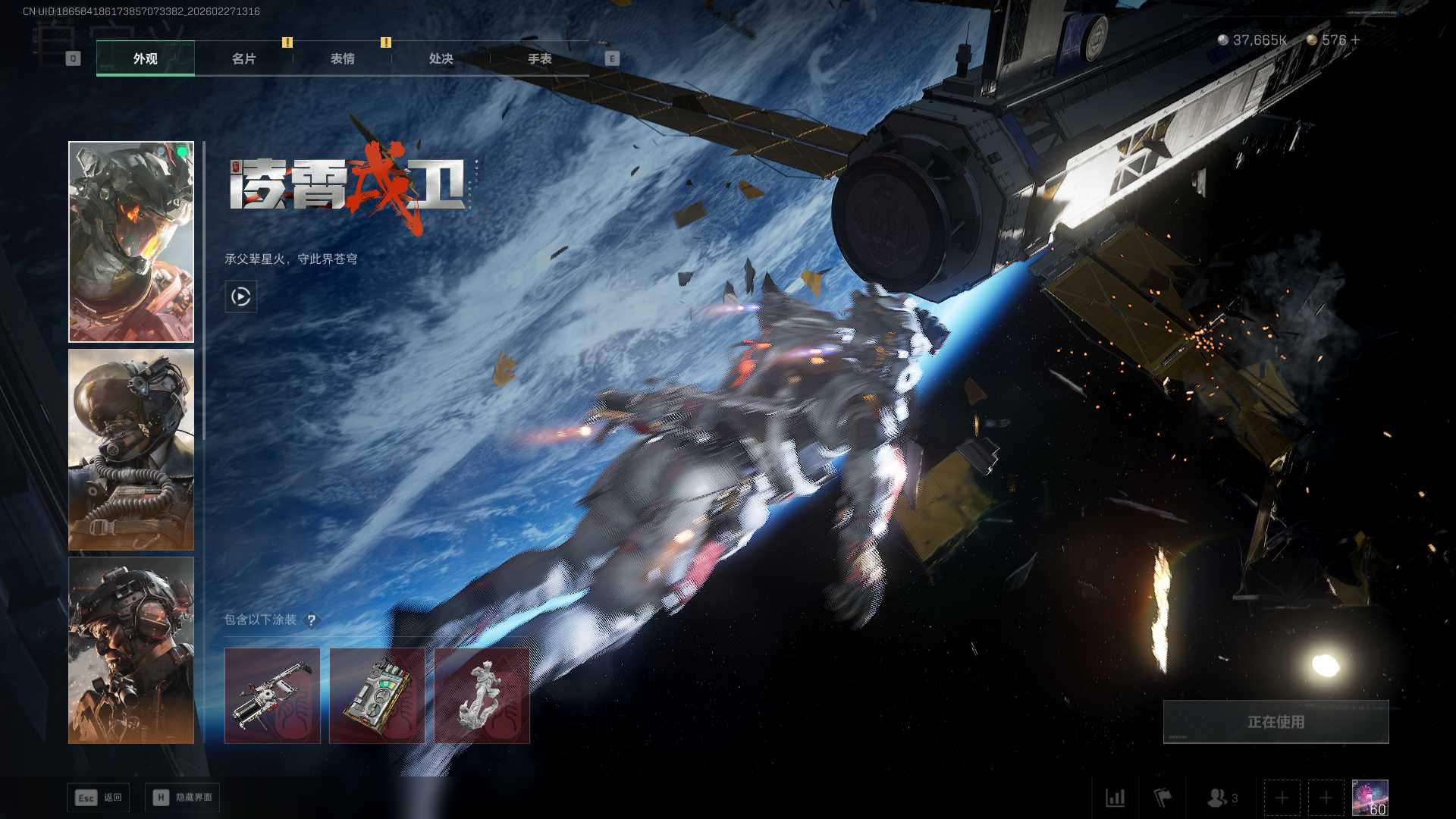This screenshot has width=1456, height=819.
Task: Open the friends list icon
Action: (1219, 798)
